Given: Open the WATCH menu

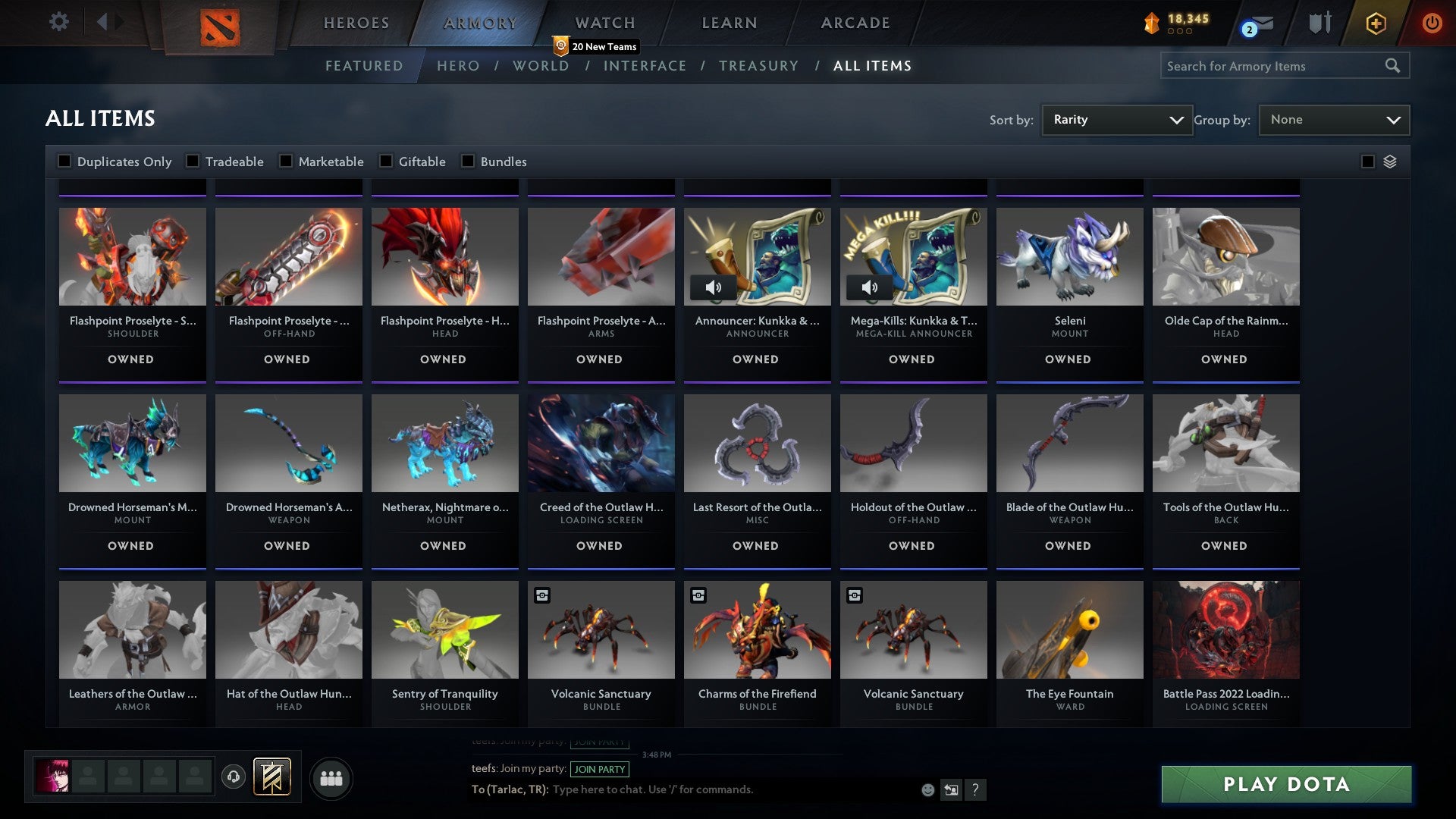Looking at the screenshot, I should pos(603,23).
